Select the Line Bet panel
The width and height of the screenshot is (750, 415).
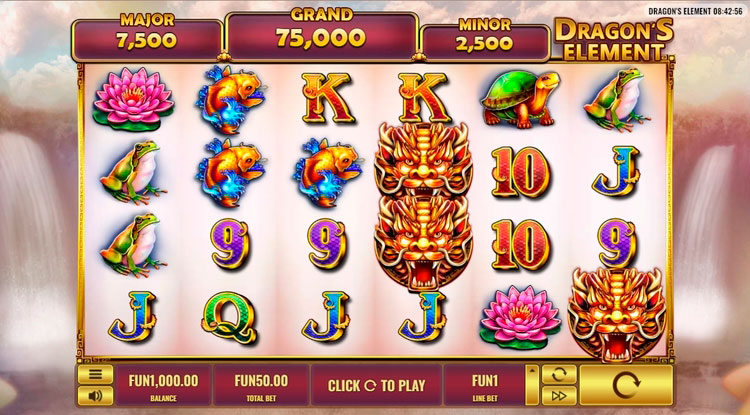point(484,385)
